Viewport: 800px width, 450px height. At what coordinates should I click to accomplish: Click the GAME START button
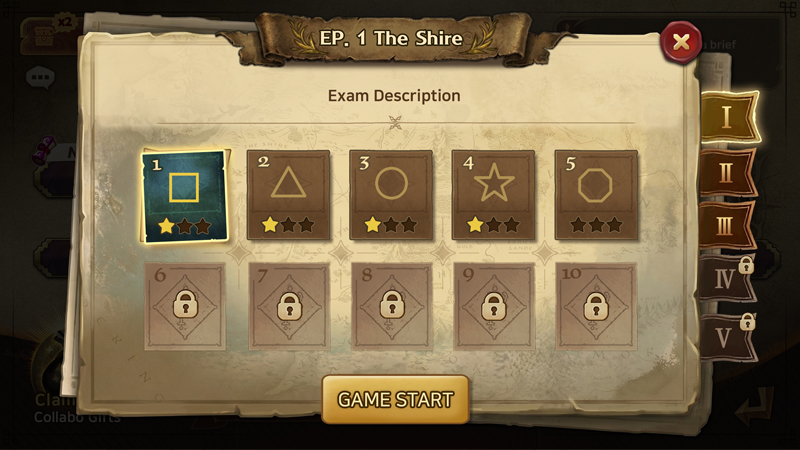point(395,399)
